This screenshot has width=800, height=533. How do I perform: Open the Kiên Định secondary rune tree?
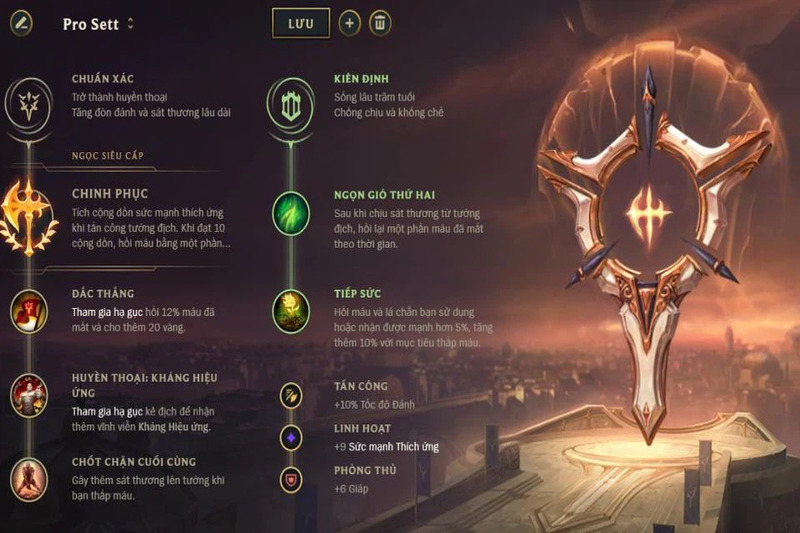point(290,100)
